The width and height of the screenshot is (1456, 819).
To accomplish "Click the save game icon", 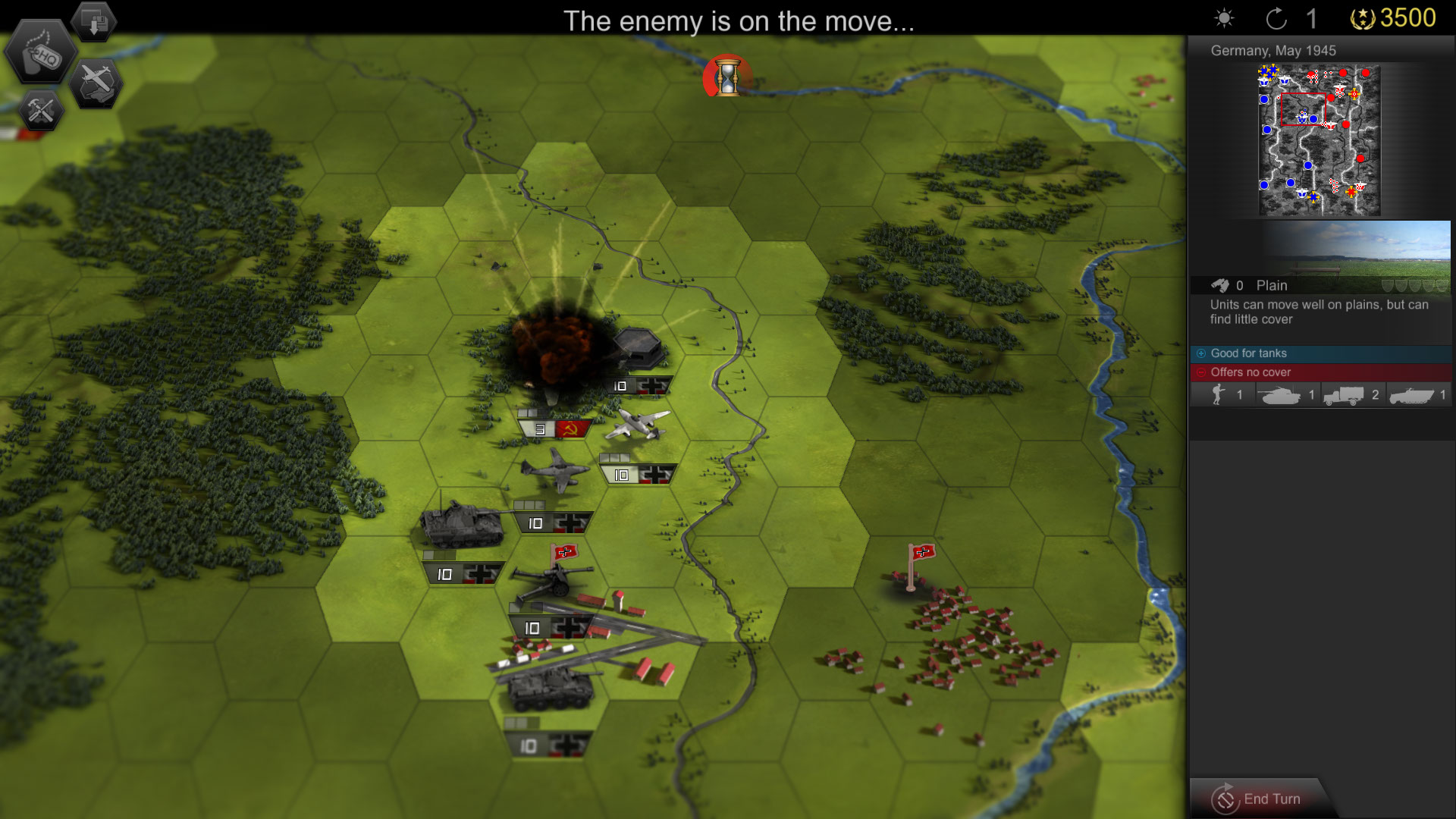I will coord(94,21).
